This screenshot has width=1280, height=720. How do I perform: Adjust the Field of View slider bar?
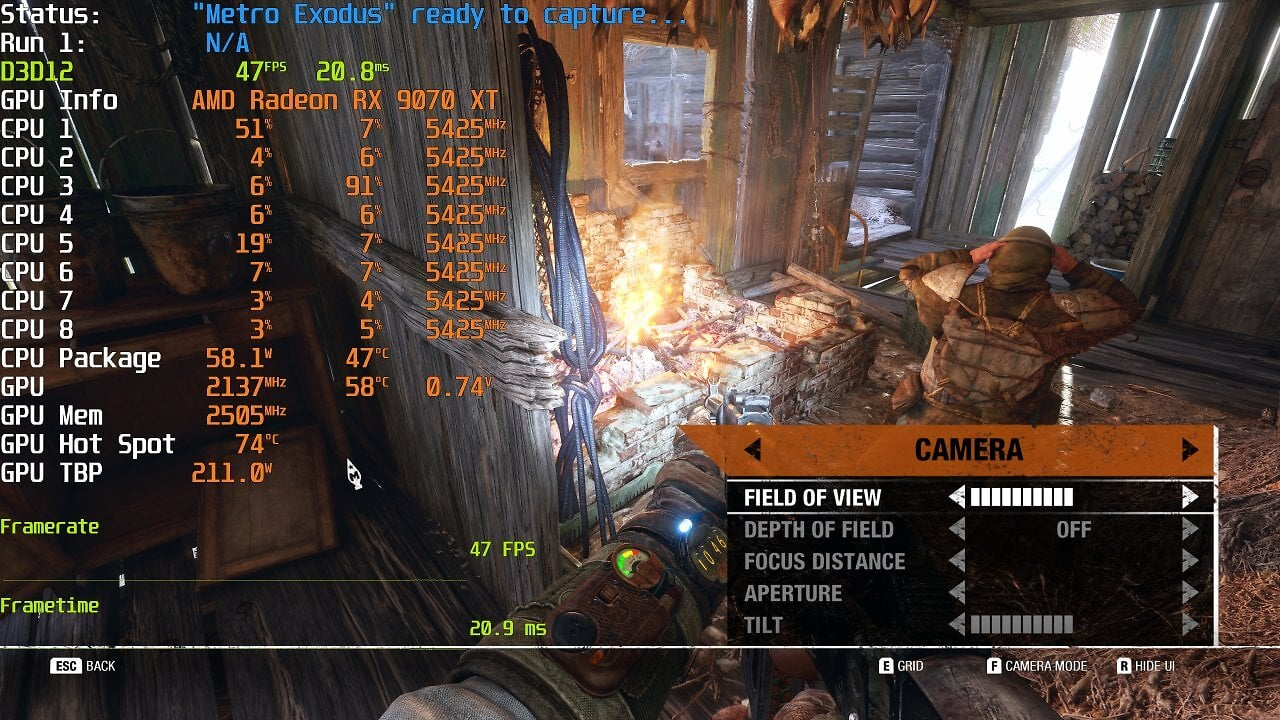tap(1021, 497)
